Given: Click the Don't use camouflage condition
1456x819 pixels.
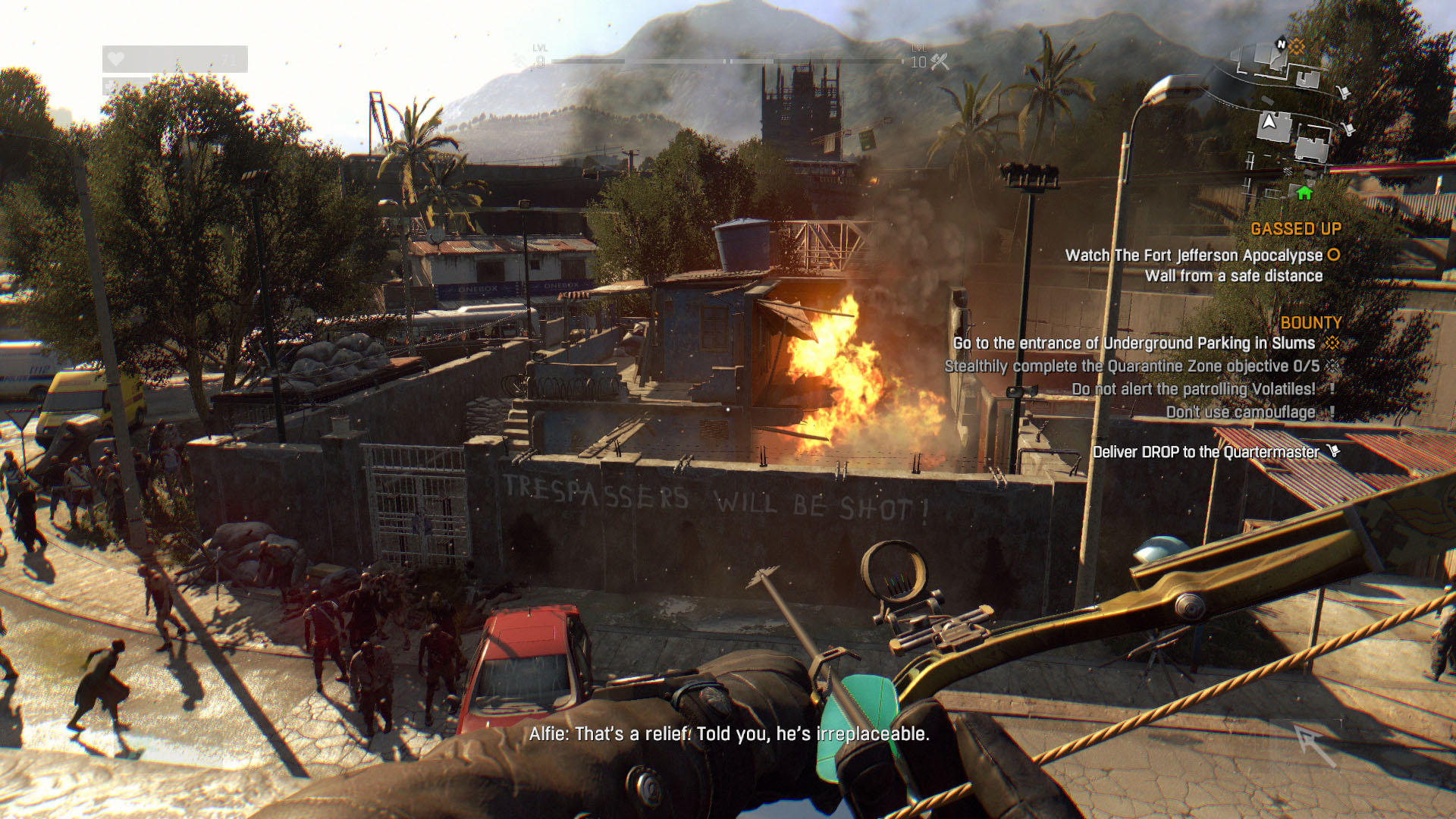Looking at the screenshot, I should 1240,413.
